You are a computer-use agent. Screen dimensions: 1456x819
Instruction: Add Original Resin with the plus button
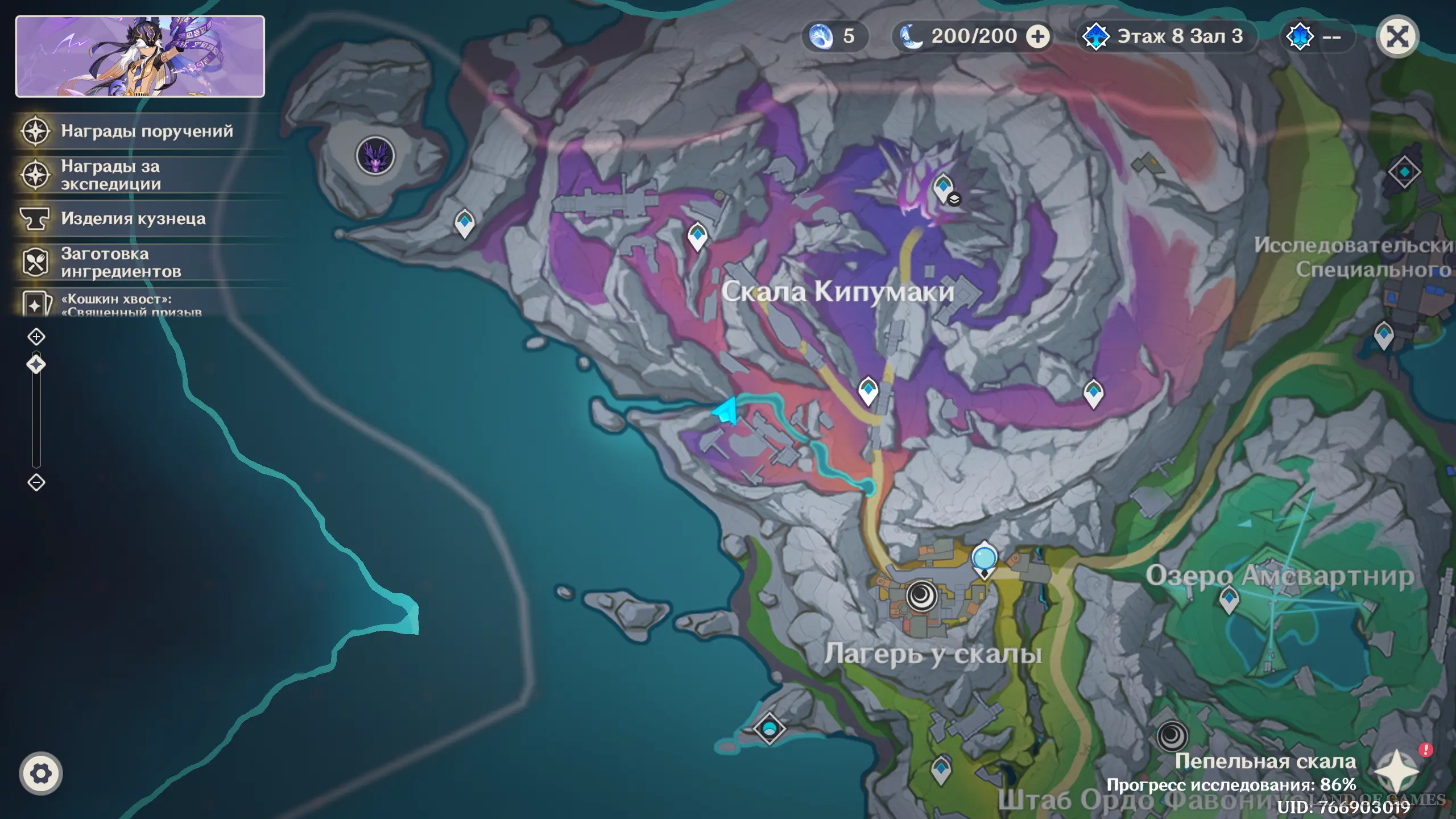click(x=1037, y=37)
